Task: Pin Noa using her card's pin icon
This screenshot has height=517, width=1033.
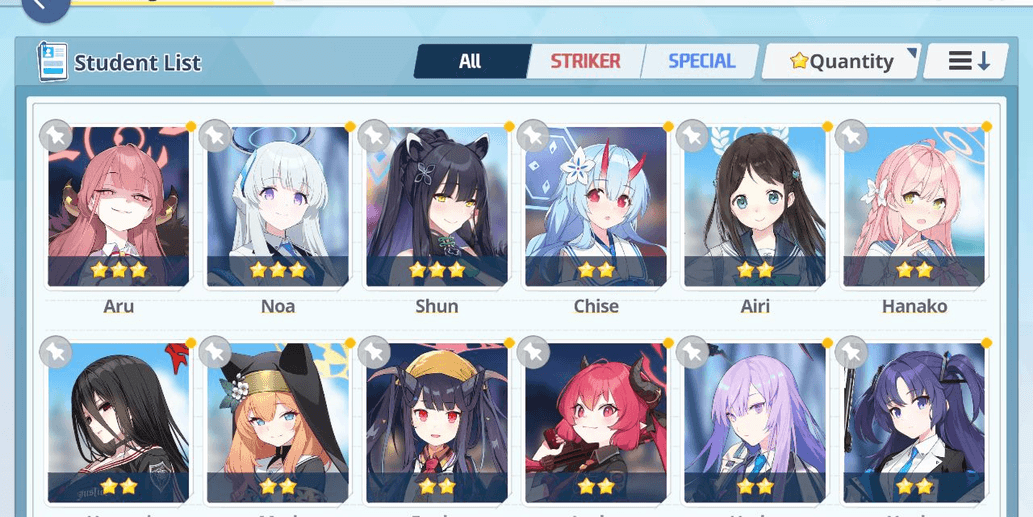Action: [215, 135]
